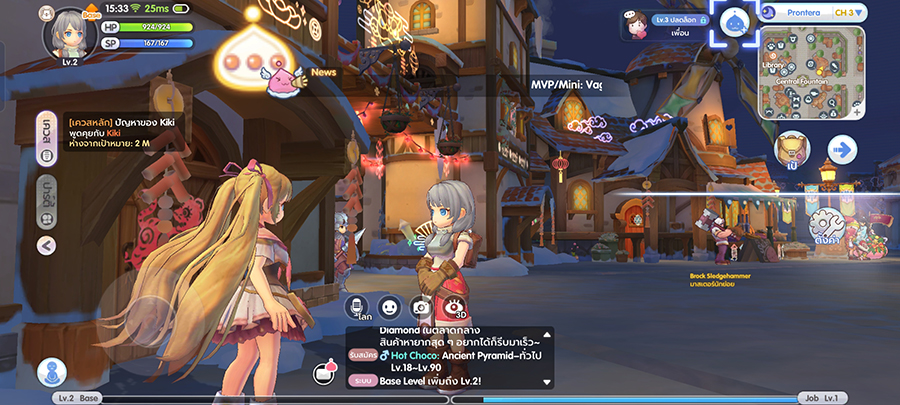The width and height of the screenshot is (900, 405).
Task: Toggle the world voice microphone
Action: [x=357, y=308]
